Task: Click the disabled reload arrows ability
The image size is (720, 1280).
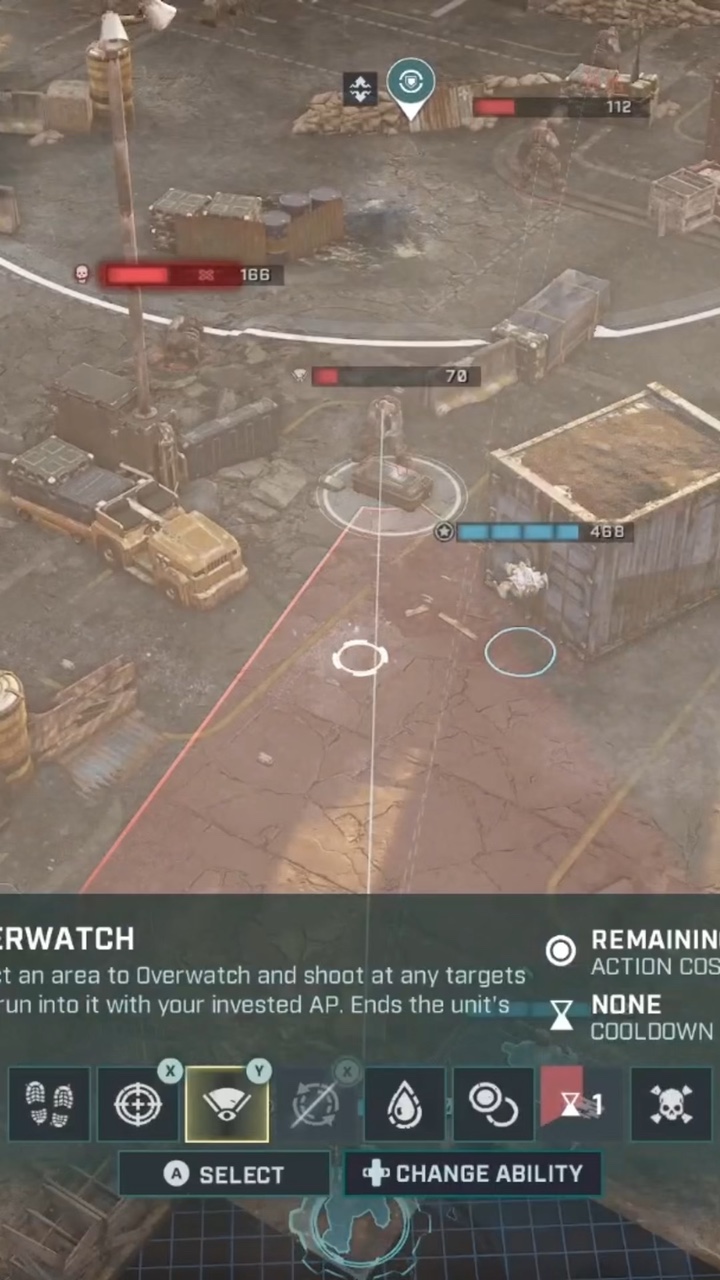Action: pyautogui.click(x=315, y=1105)
